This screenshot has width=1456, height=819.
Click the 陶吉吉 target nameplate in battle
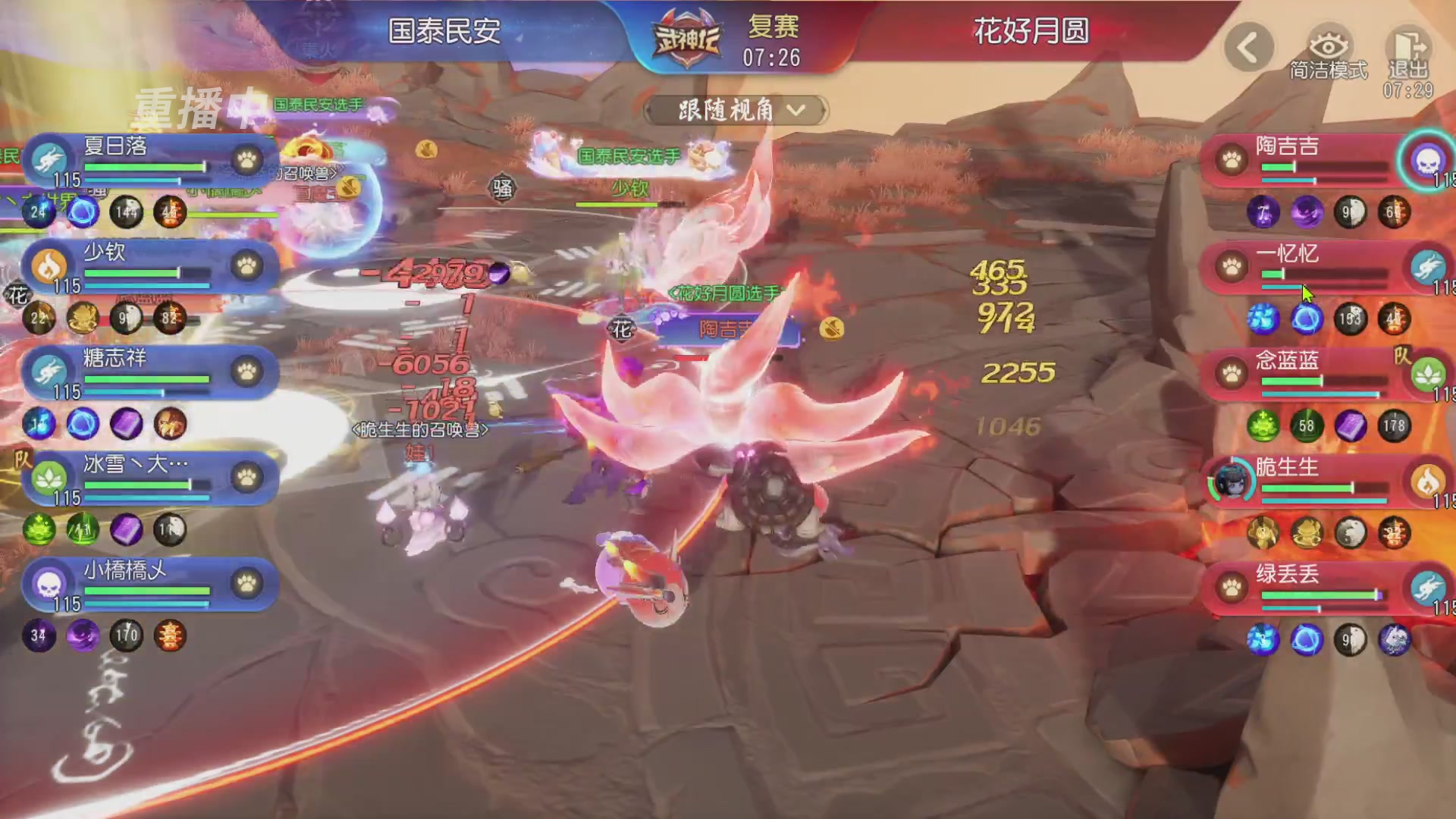point(726,330)
